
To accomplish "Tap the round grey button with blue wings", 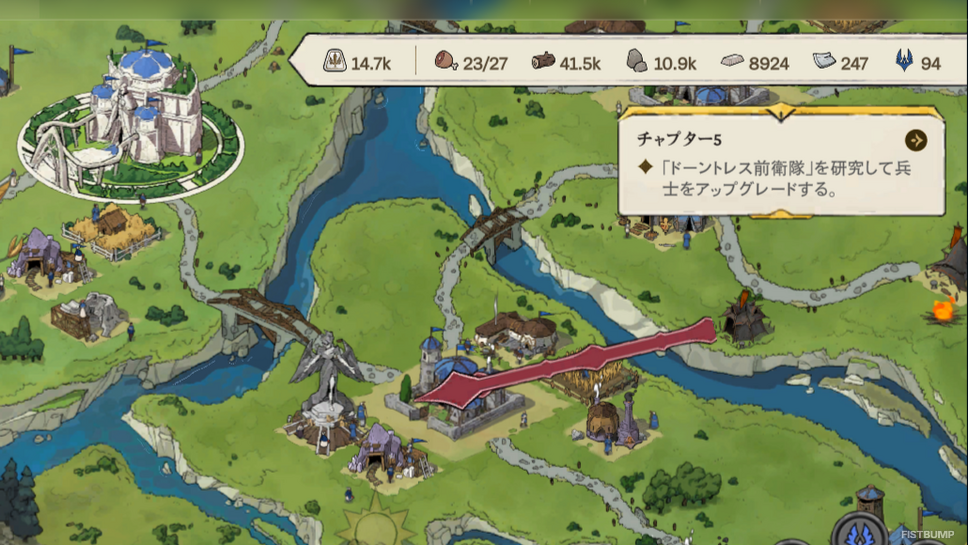I will 858,531.
